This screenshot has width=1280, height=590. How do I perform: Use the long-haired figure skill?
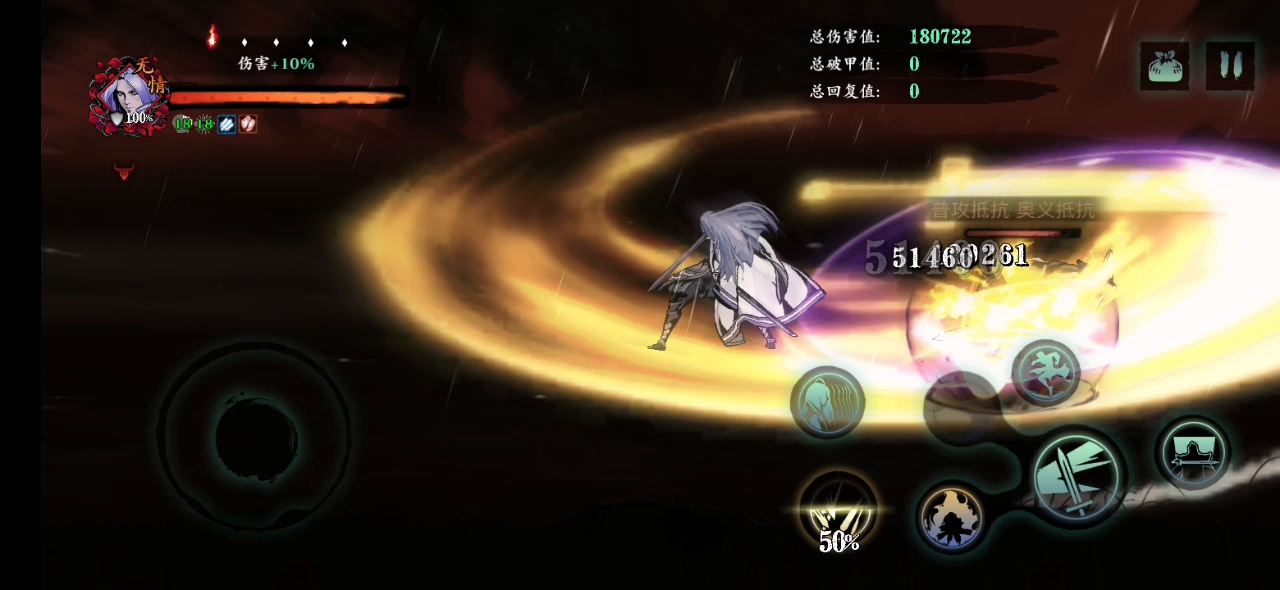point(827,402)
